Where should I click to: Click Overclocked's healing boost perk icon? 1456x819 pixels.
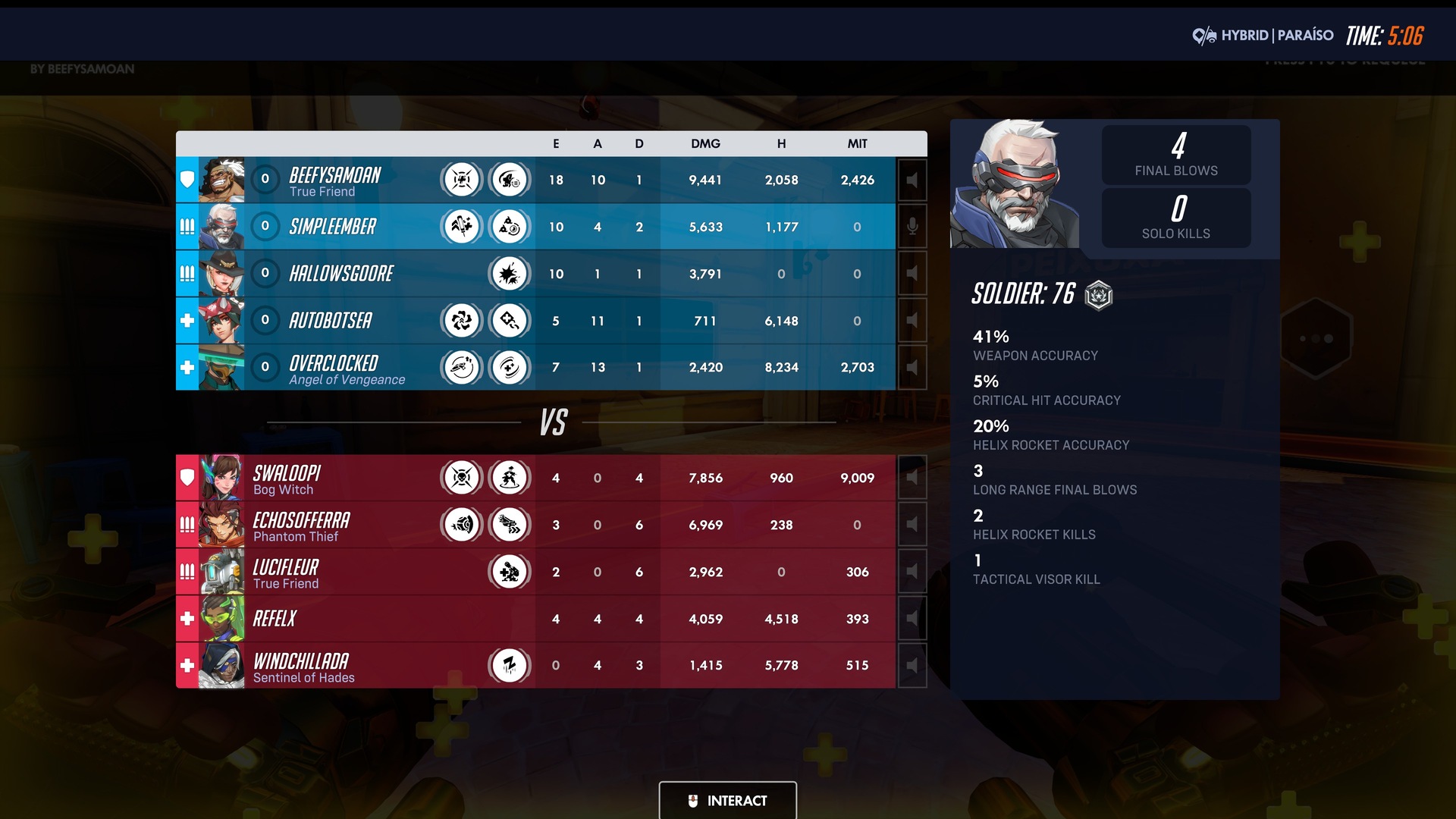click(x=510, y=367)
